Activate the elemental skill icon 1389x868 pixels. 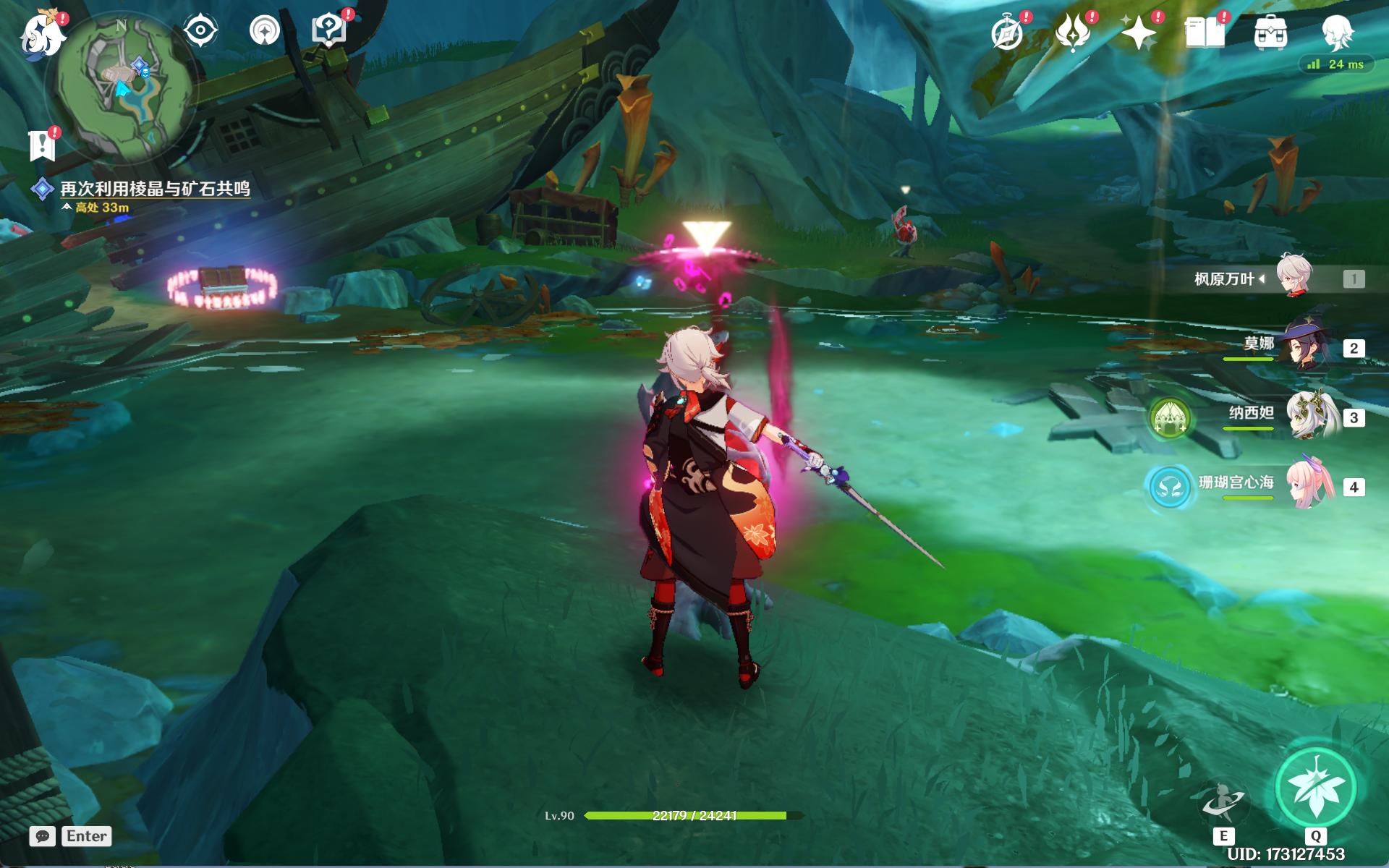[x=1223, y=801]
